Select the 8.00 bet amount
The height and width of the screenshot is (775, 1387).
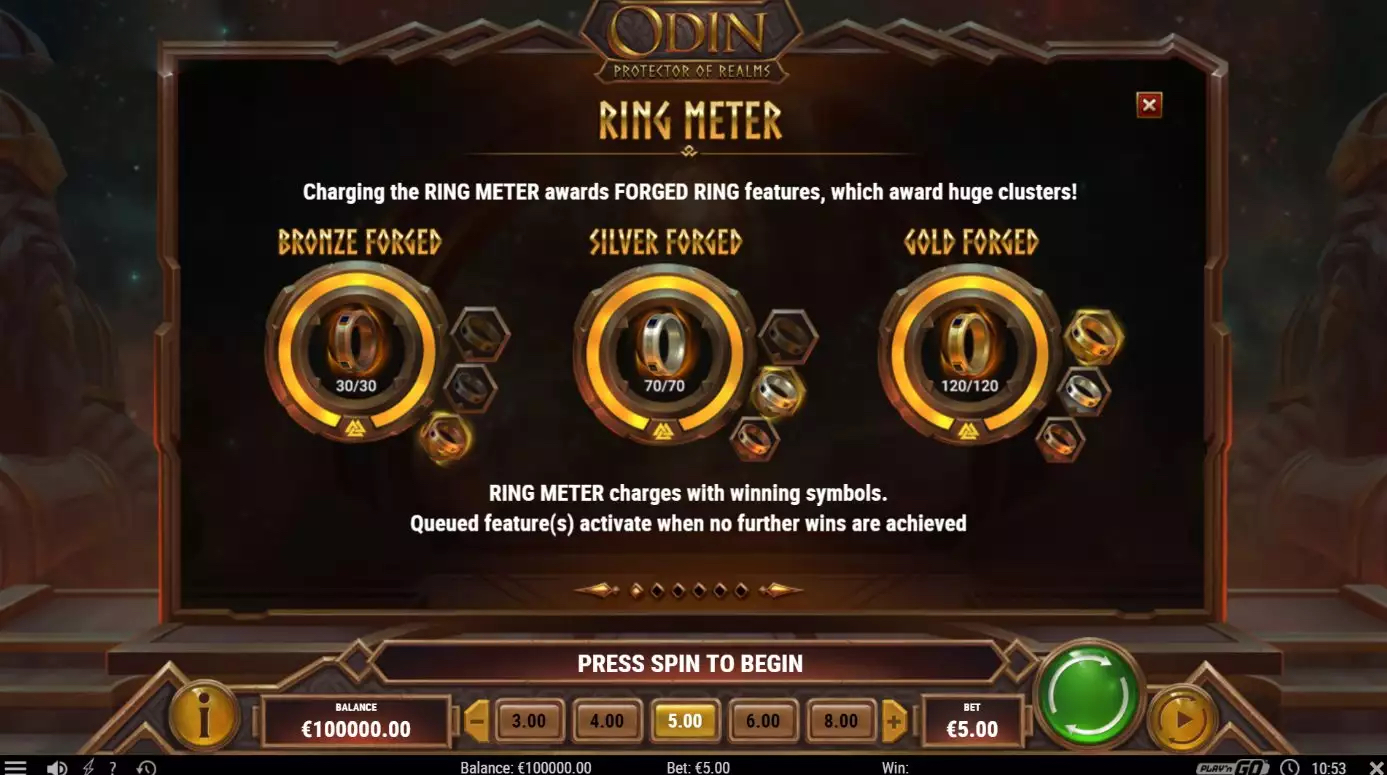[x=841, y=721]
